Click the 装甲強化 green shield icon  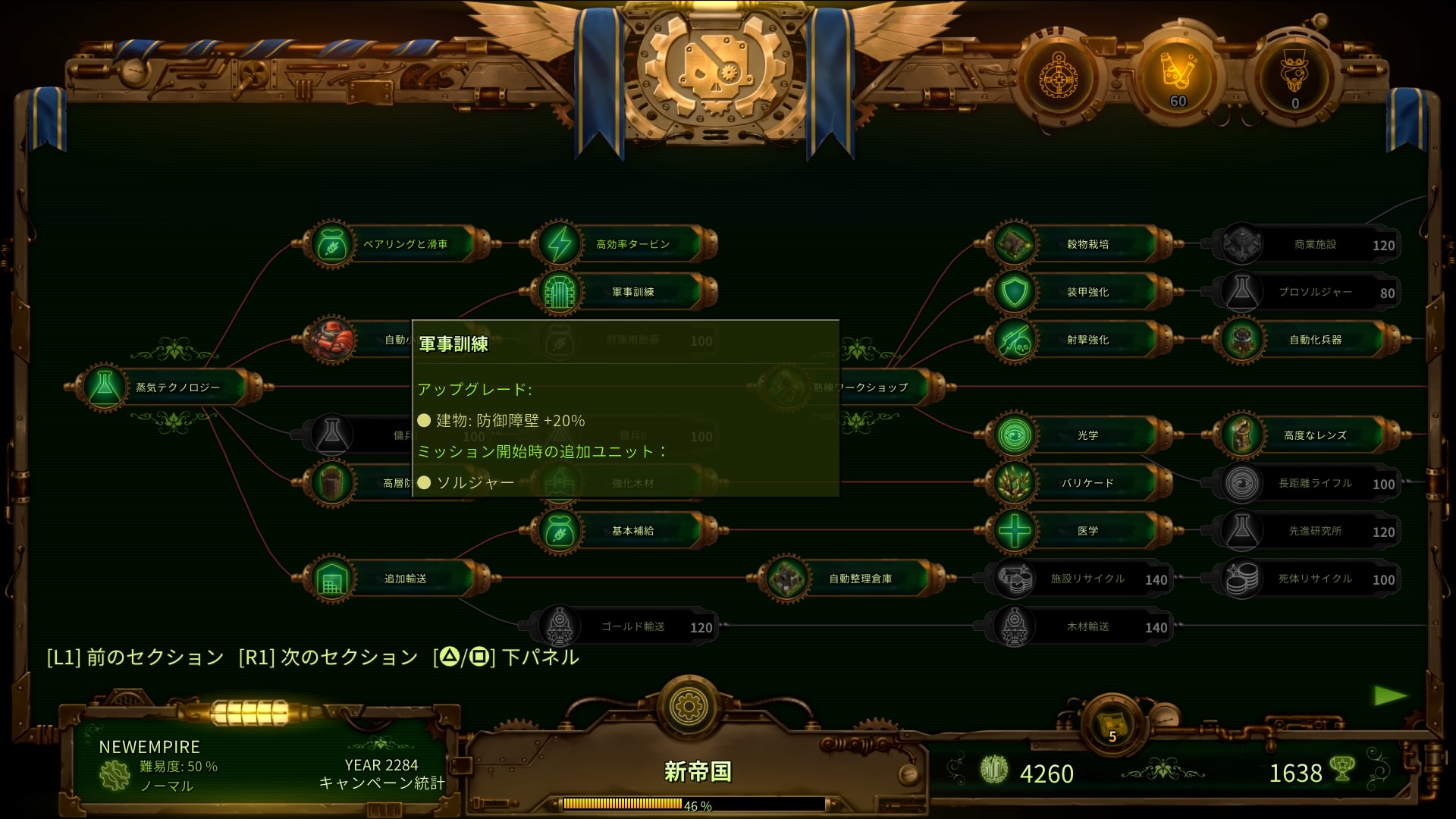1013,292
